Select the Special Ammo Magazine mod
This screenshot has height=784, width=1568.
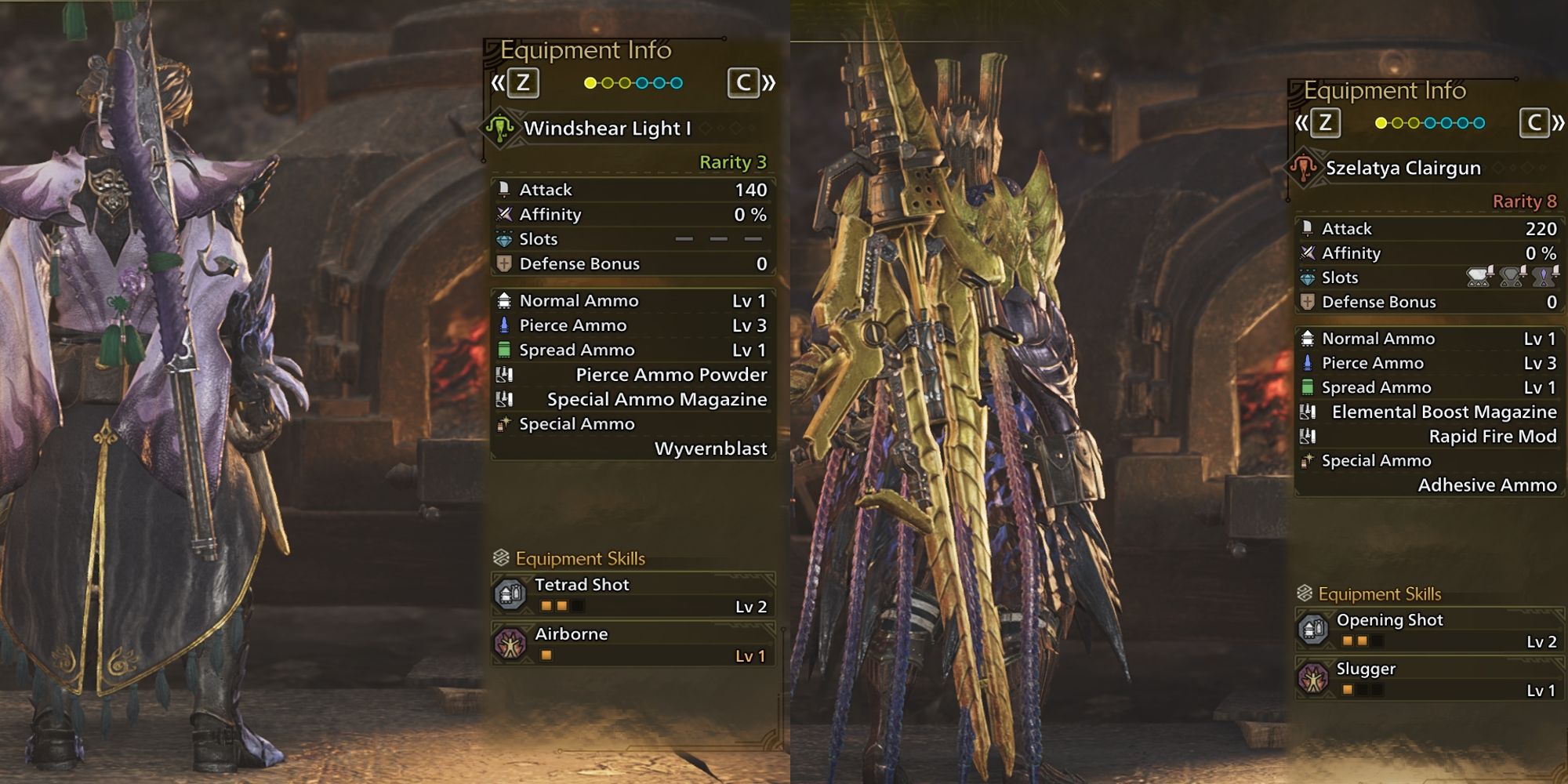pyautogui.click(x=633, y=400)
